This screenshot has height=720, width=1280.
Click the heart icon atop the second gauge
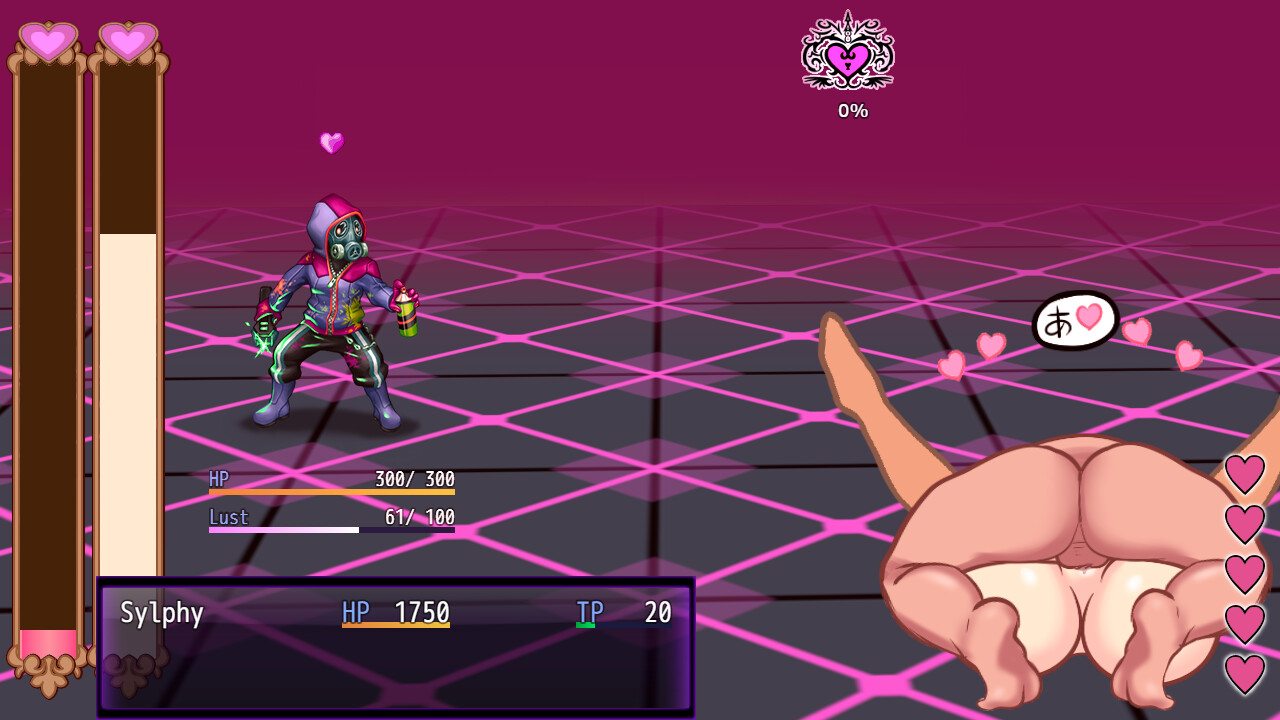pos(128,42)
